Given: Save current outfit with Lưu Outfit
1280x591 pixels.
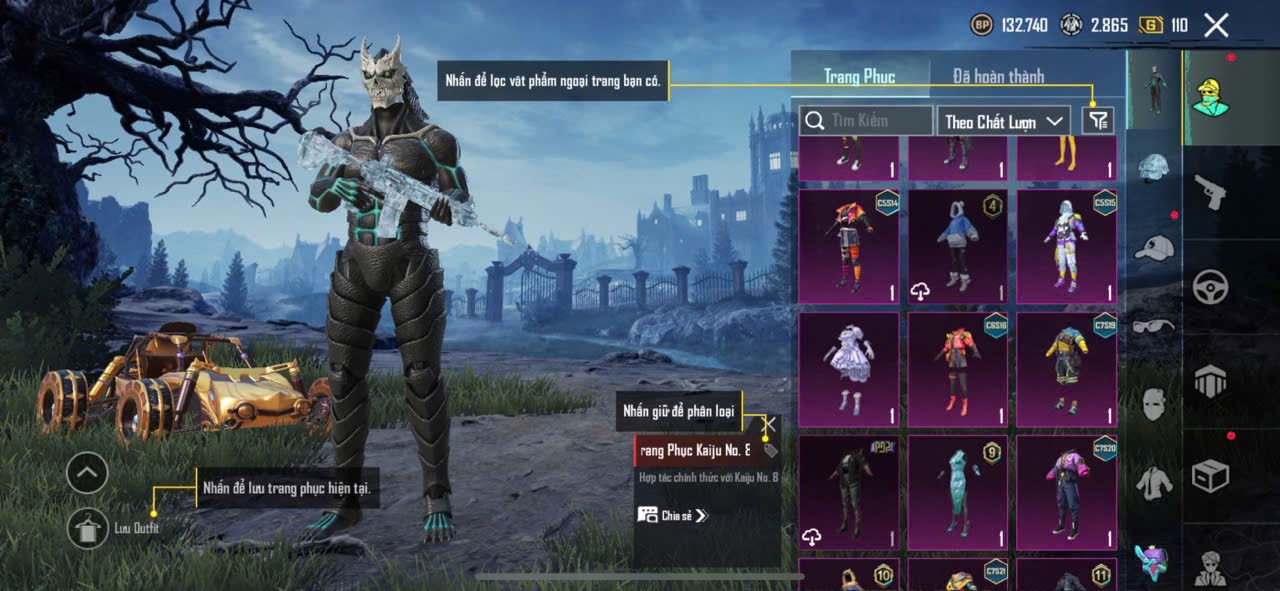Looking at the screenshot, I should pyautogui.click(x=88, y=528).
